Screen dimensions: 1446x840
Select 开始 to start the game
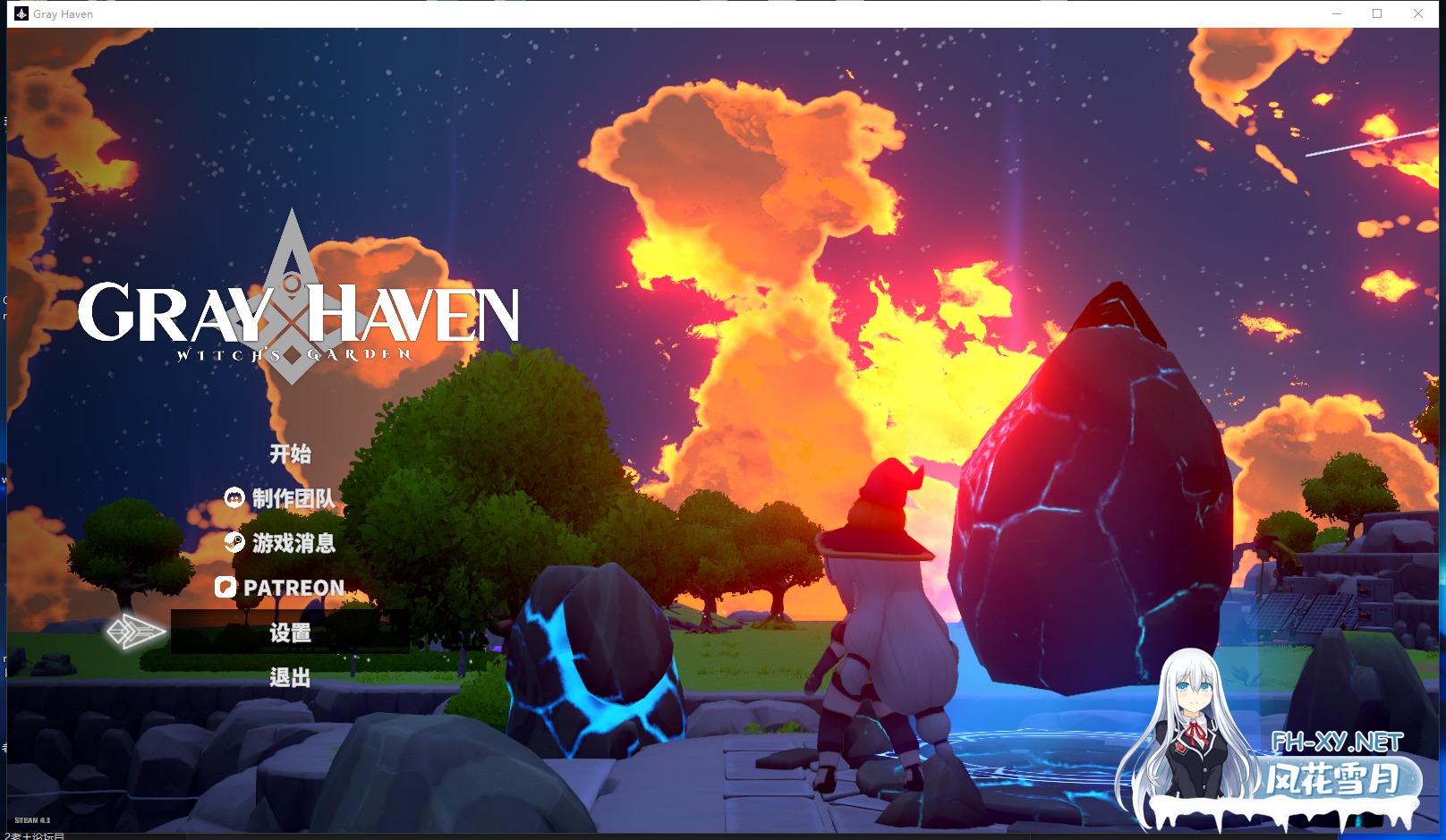click(292, 454)
